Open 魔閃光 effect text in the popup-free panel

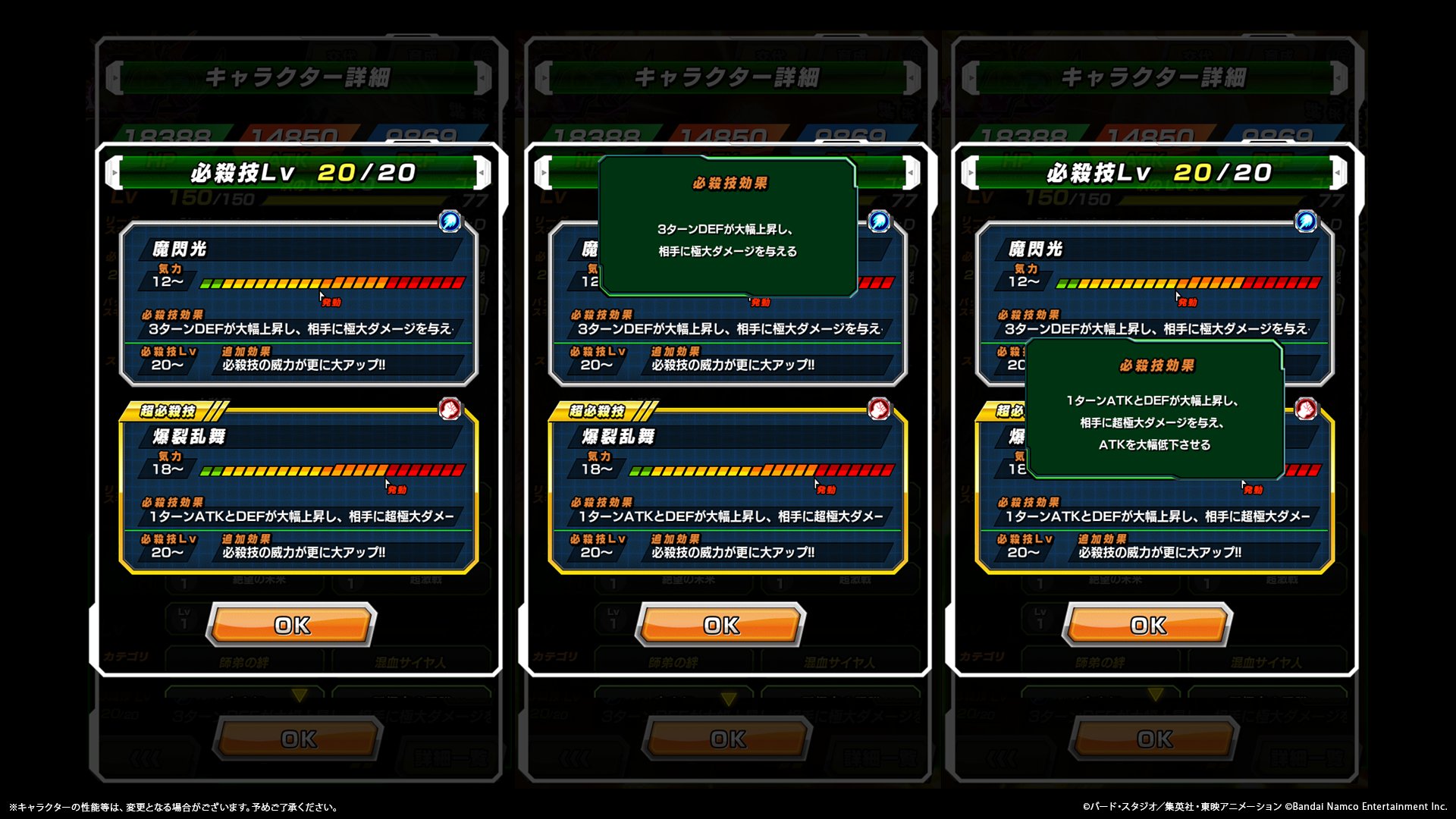tap(300, 329)
